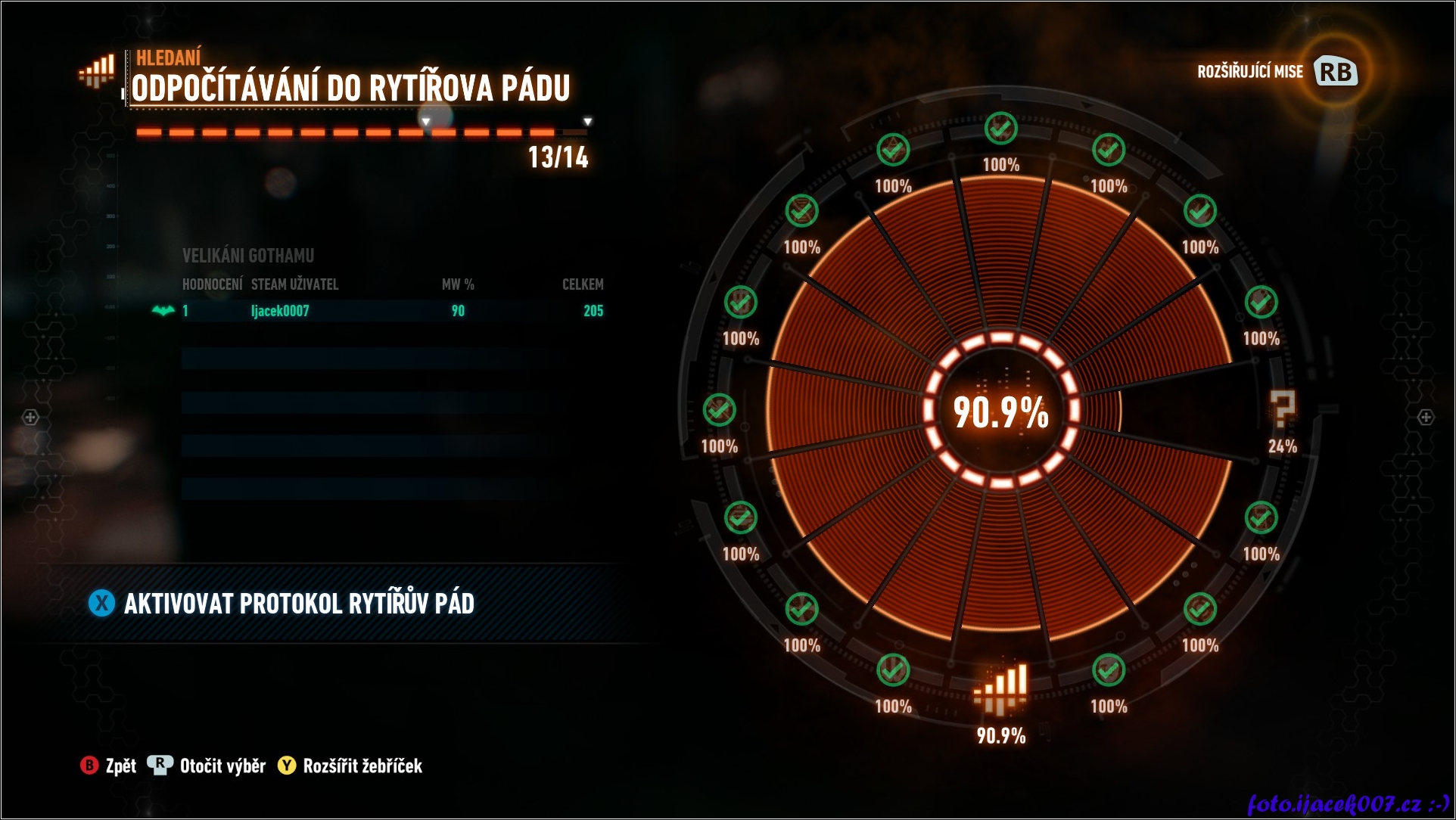
Task: Choose the signal bars mission showing 90.9% beneath
Action: point(1000,690)
